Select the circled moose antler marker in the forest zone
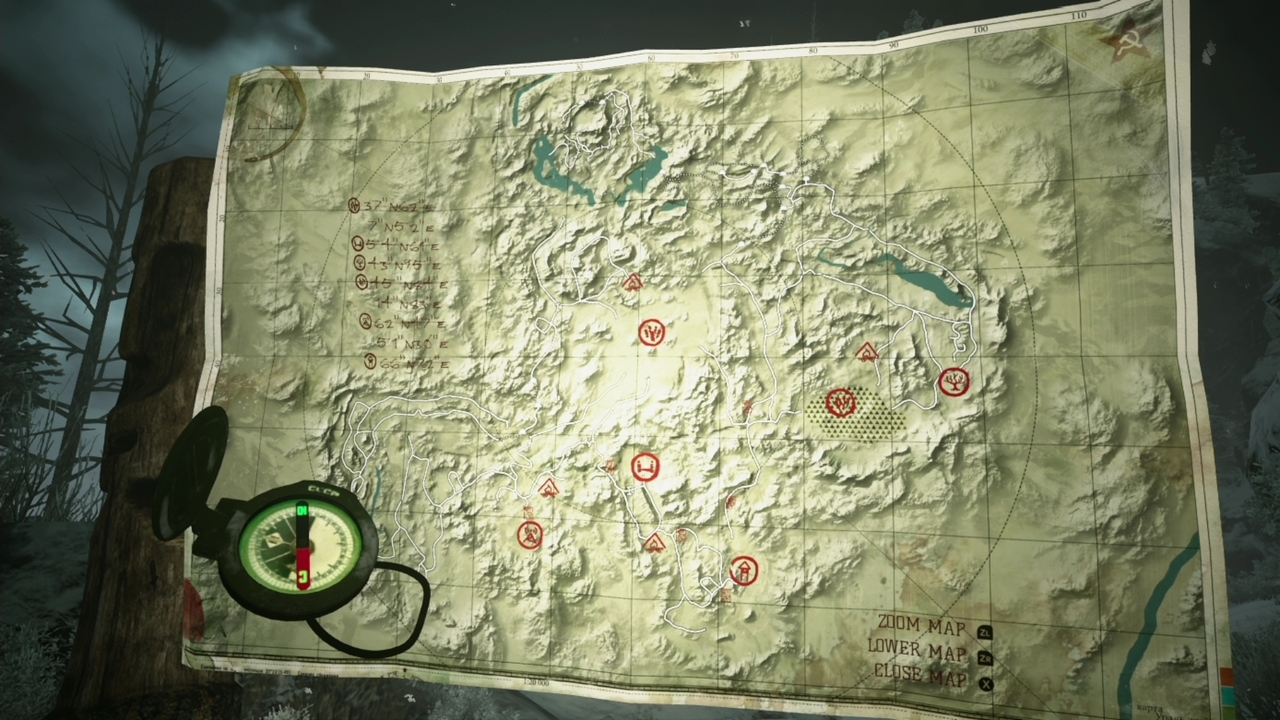This screenshot has height=720, width=1280. pos(840,404)
